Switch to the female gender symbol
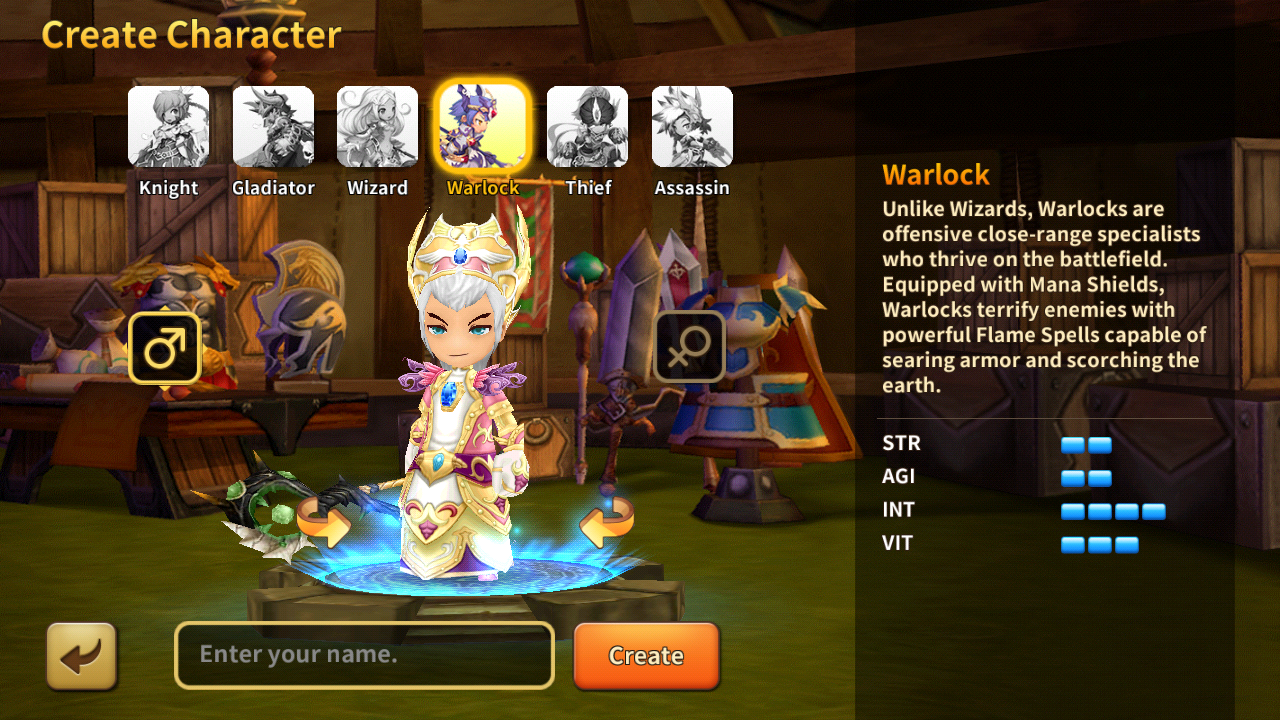The width and height of the screenshot is (1280, 720). click(x=689, y=347)
